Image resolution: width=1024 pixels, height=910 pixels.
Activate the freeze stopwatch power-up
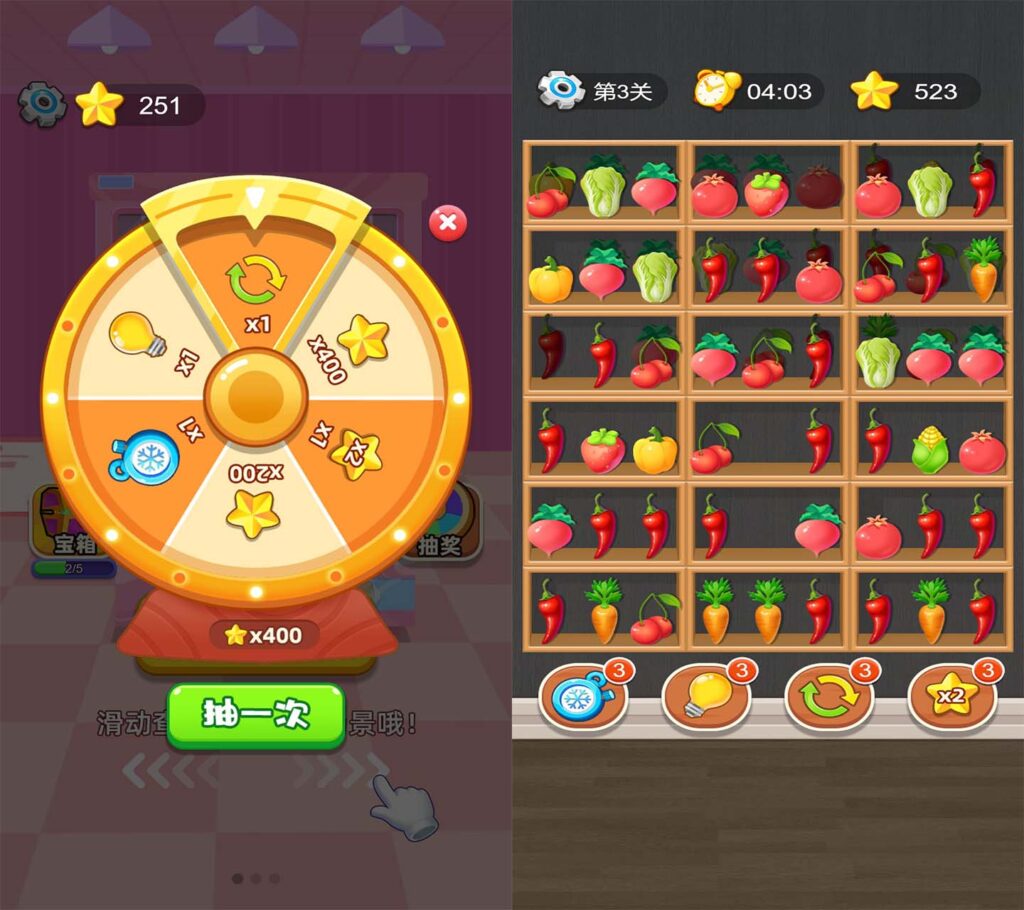click(x=583, y=697)
